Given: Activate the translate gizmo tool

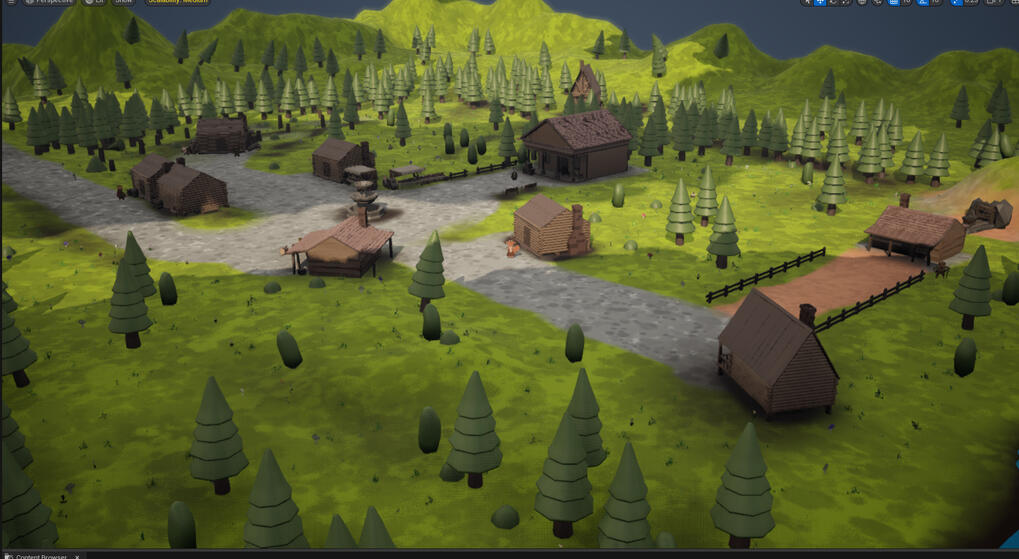Looking at the screenshot, I should (820, 2).
